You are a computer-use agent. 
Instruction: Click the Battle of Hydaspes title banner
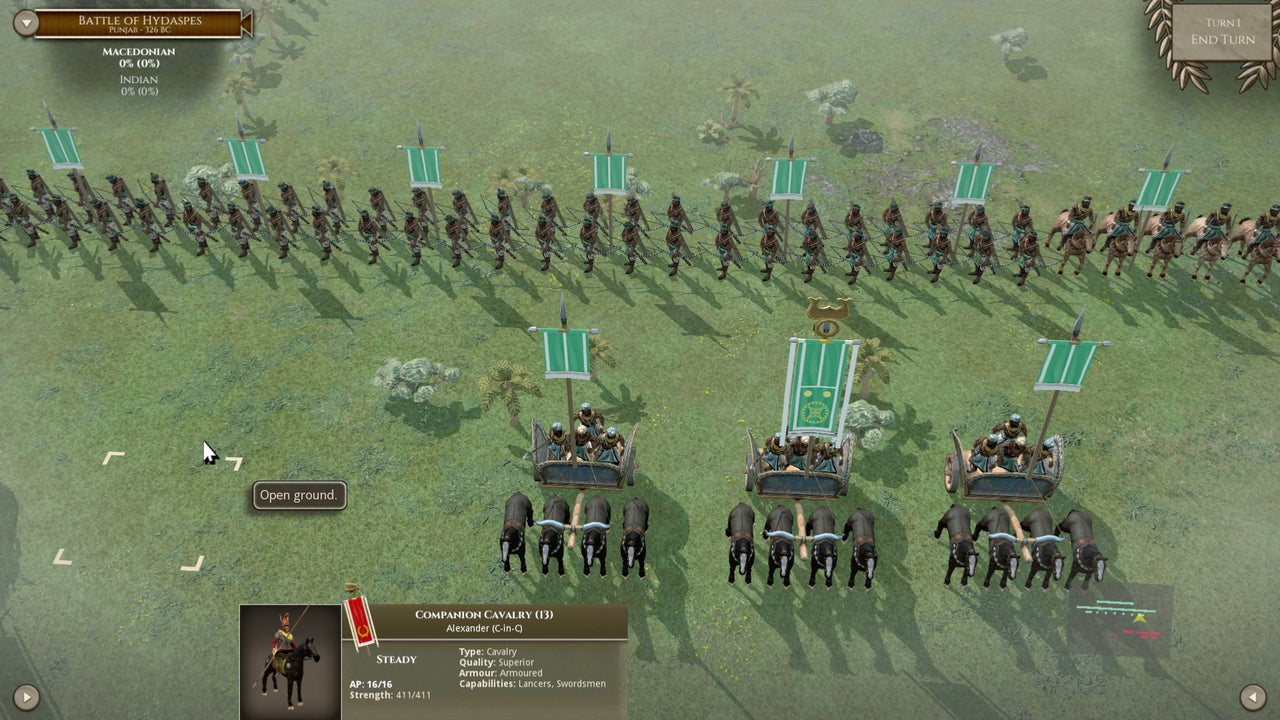click(x=141, y=21)
